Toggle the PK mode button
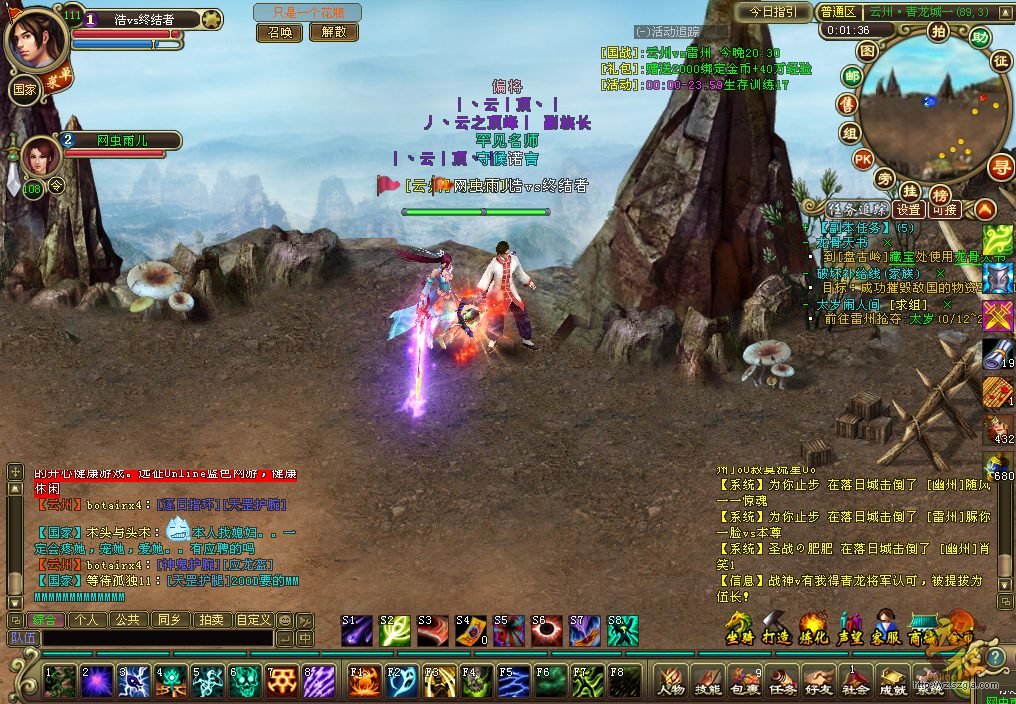The height and width of the screenshot is (704, 1016). click(862, 159)
